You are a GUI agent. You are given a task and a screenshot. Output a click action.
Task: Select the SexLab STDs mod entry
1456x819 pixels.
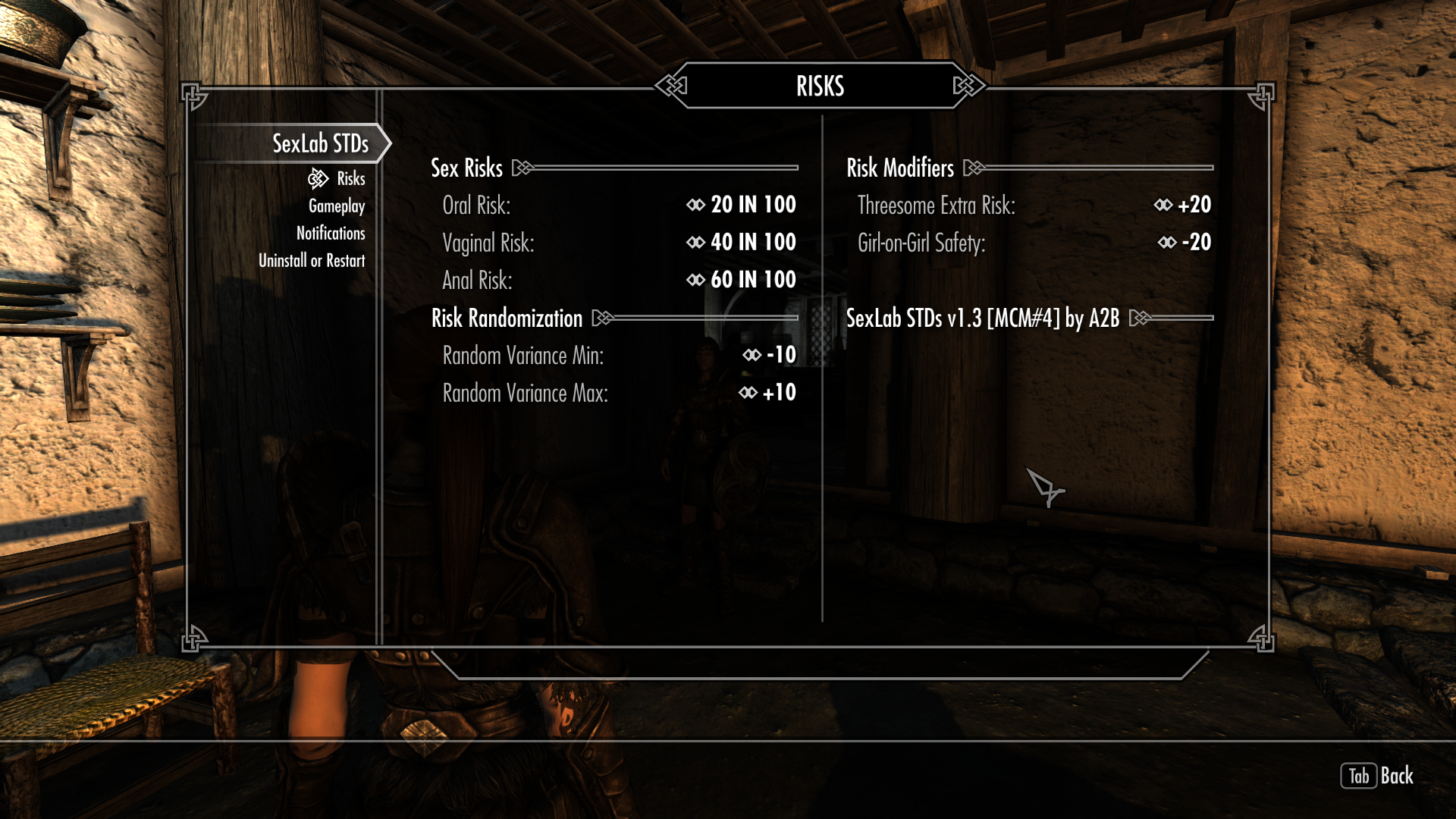[x=320, y=143]
